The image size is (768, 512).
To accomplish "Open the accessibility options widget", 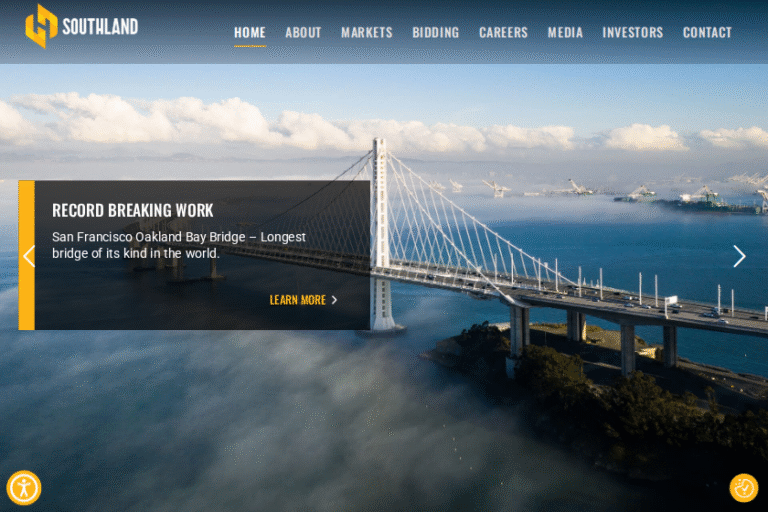I will pos(24,488).
